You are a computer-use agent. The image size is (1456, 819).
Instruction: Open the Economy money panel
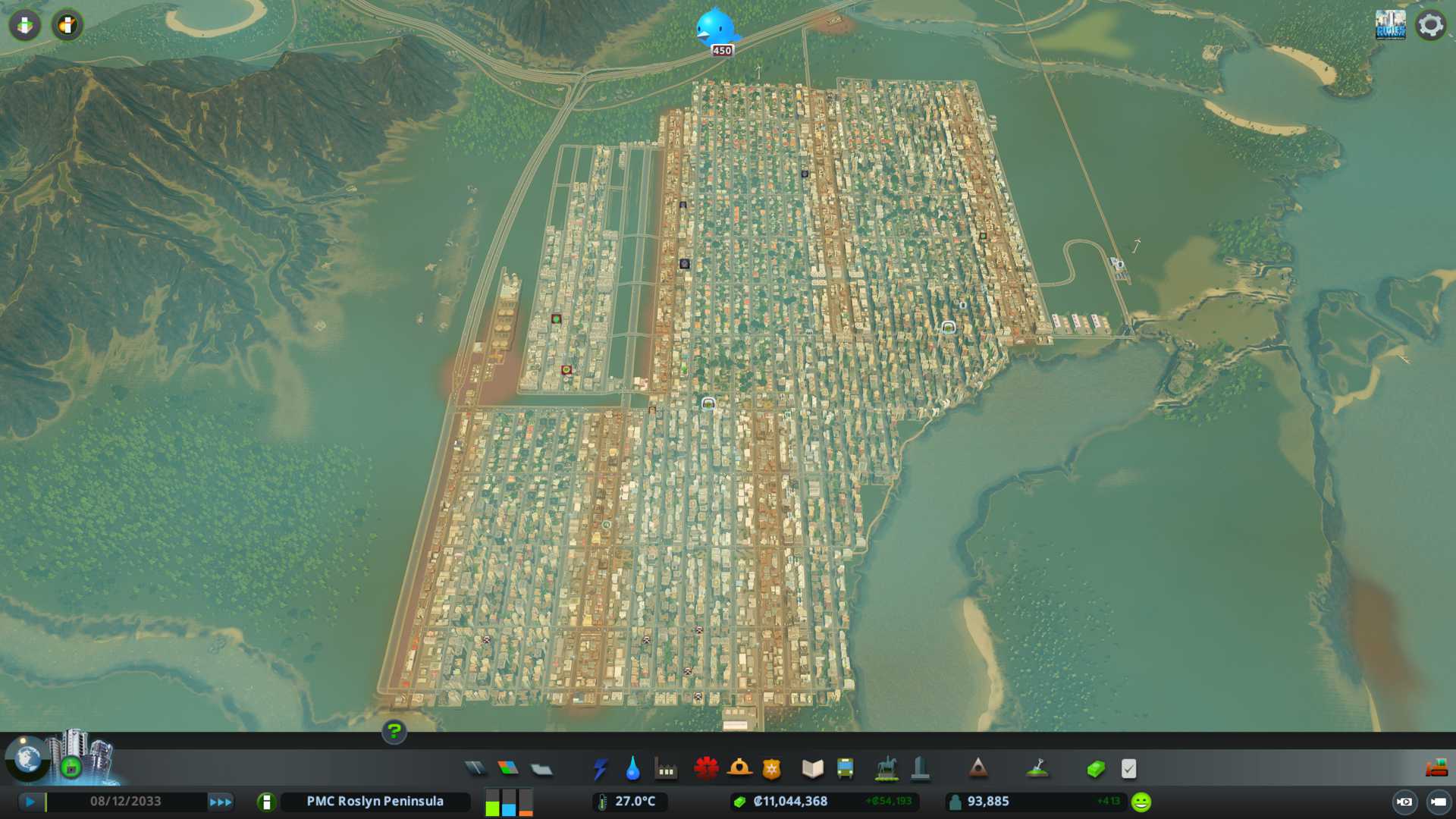pos(1096,769)
